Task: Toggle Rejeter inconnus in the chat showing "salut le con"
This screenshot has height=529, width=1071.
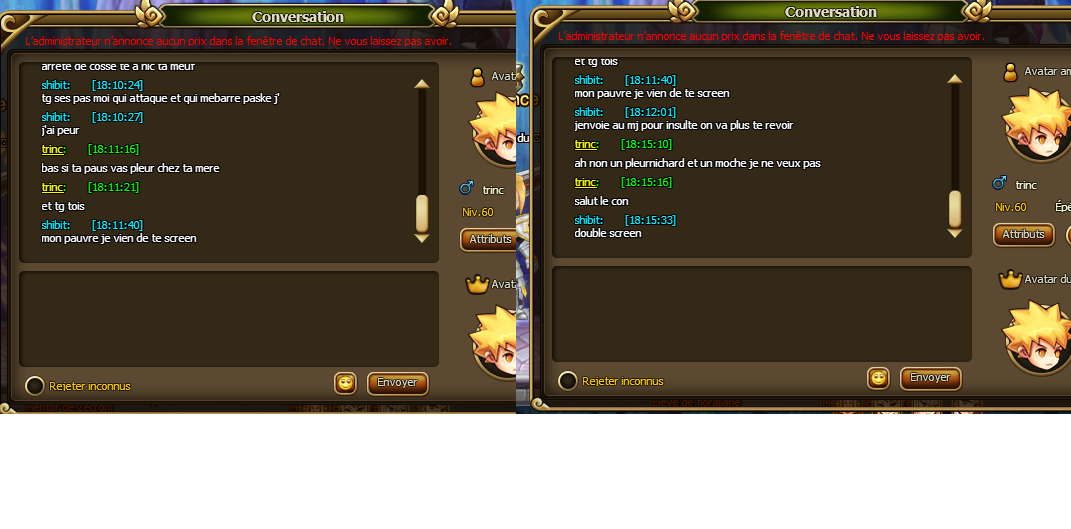Action: pyautogui.click(x=568, y=381)
